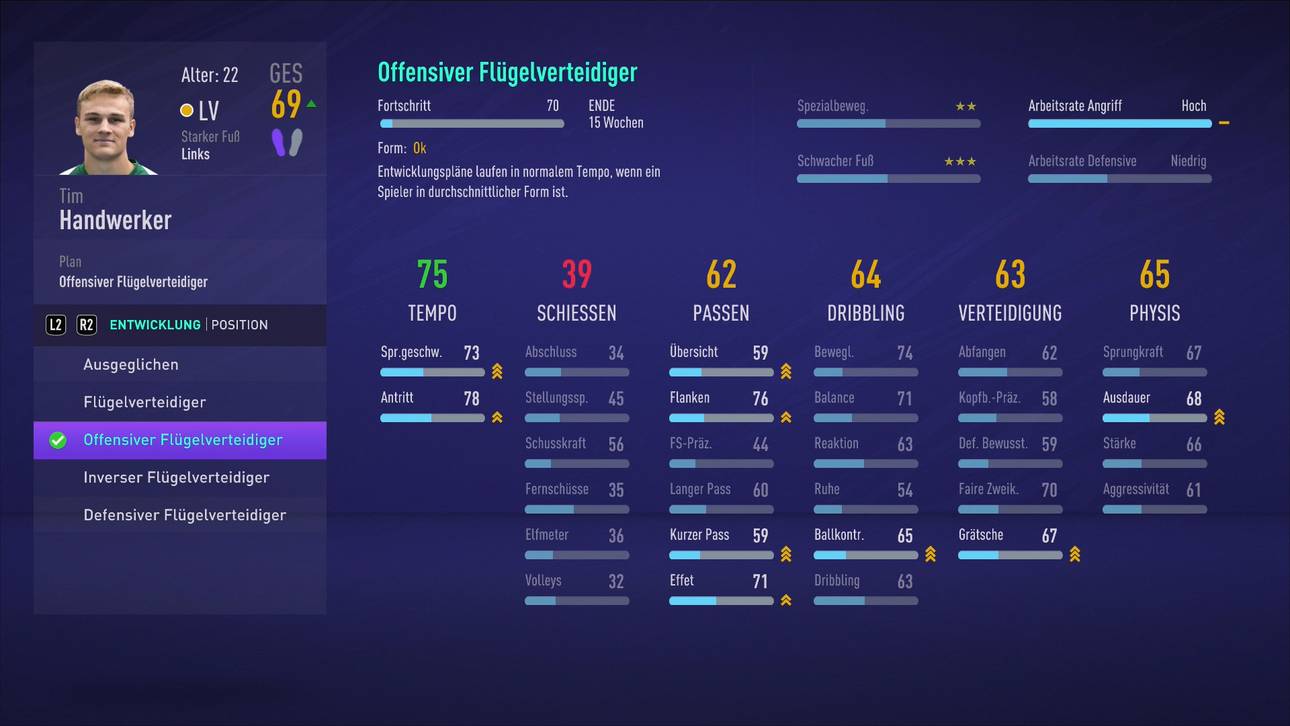Viewport: 1290px width, 726px height.
Task: Click the L2 shoulder button icon
Action: (x=55, y=324)
